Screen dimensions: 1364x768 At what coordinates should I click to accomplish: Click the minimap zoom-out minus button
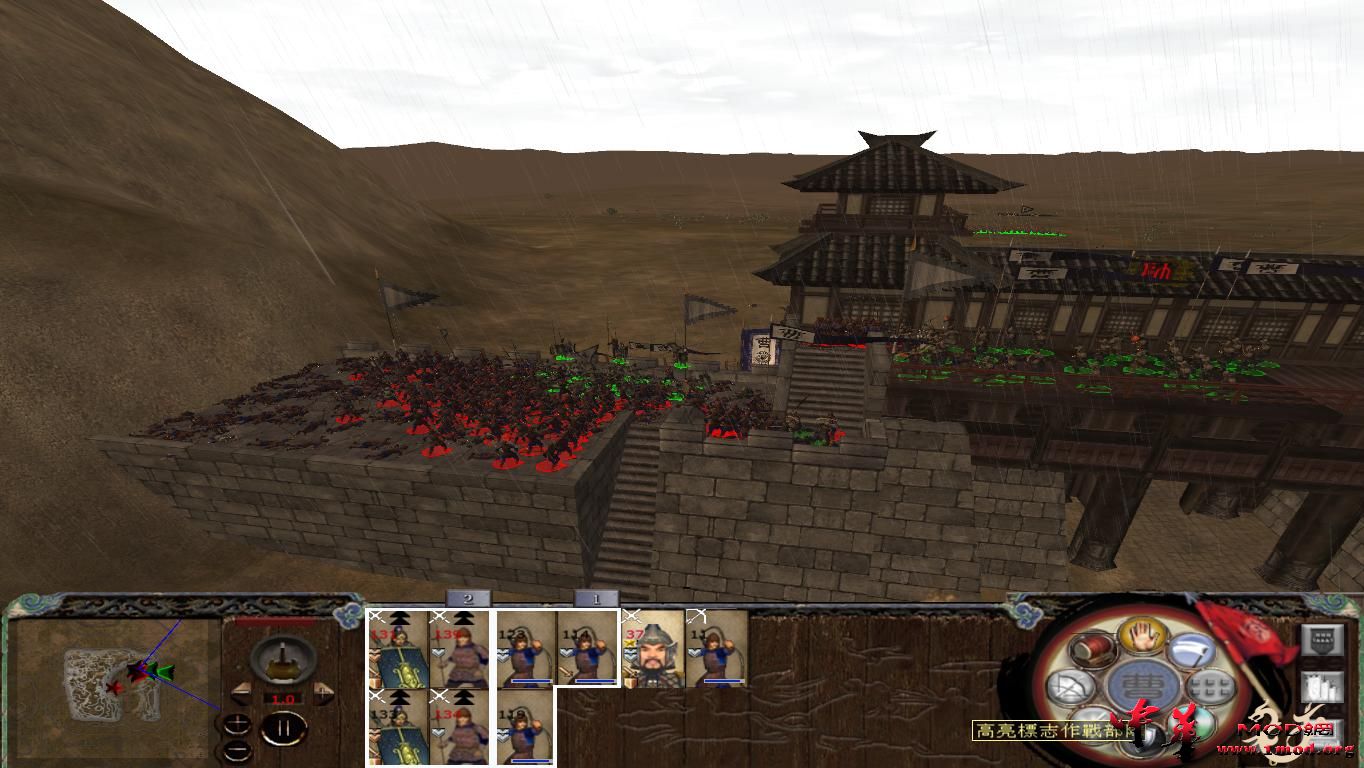pyautogui.click(x=238, y=751)
